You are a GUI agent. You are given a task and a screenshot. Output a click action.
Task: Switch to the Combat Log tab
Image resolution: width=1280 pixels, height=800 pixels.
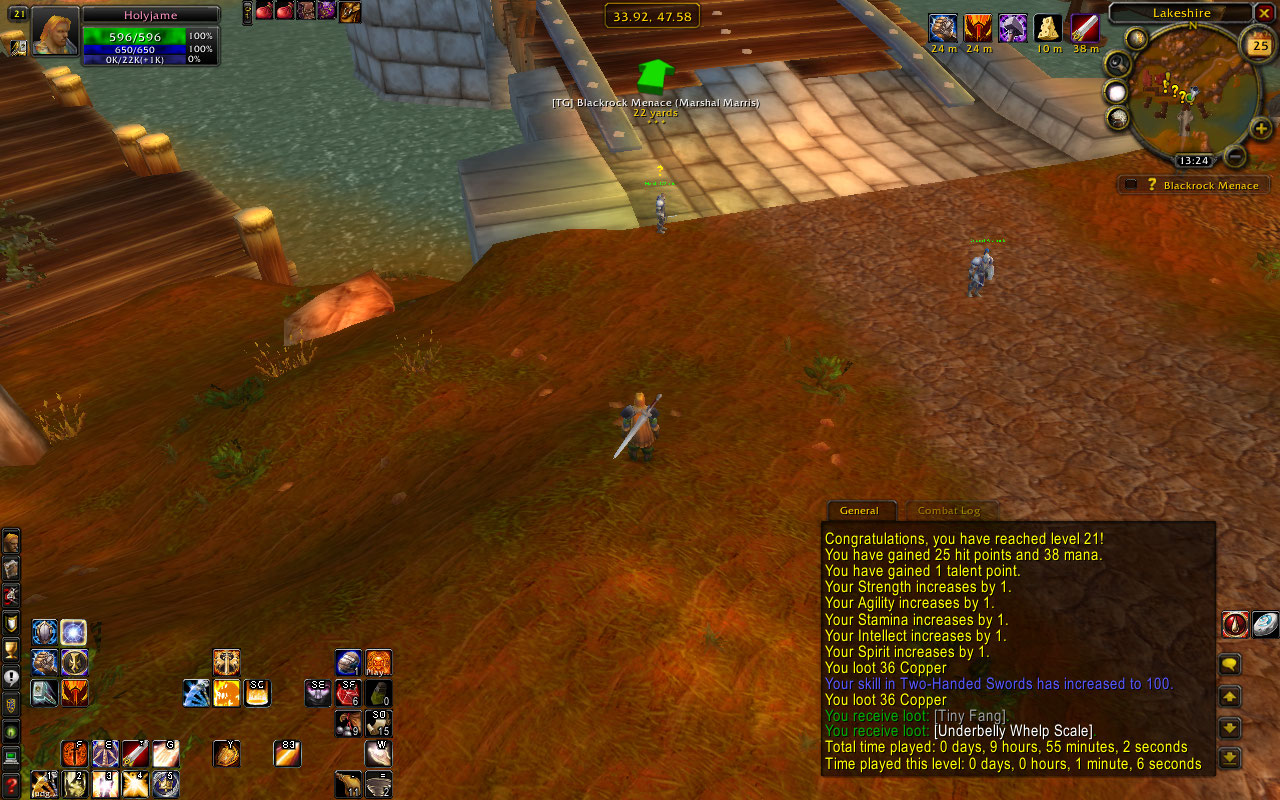951,510
